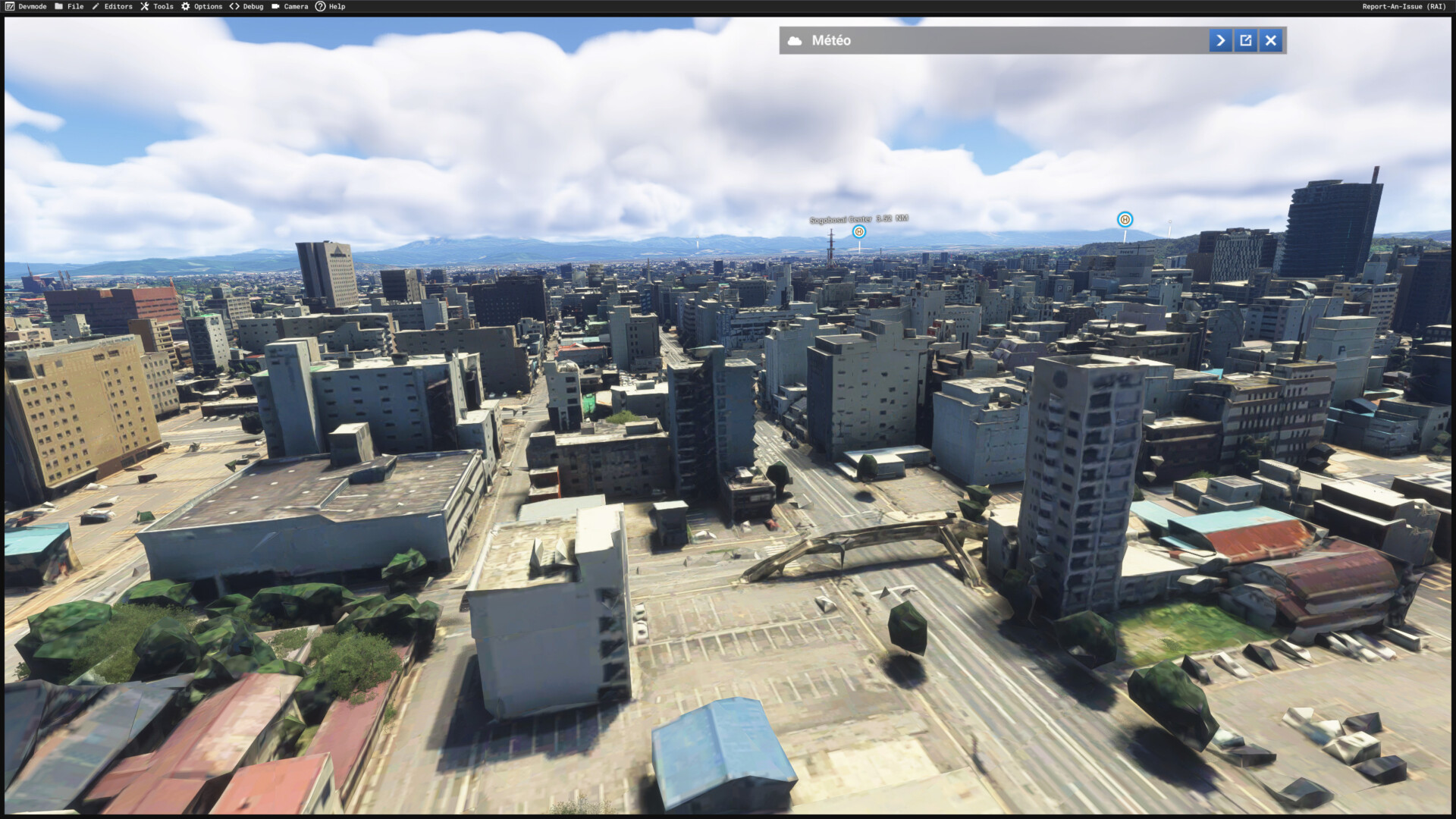The image size is (1456, 819).
Task: Pop out the Météo panel window
Action: coord(1246,40)
